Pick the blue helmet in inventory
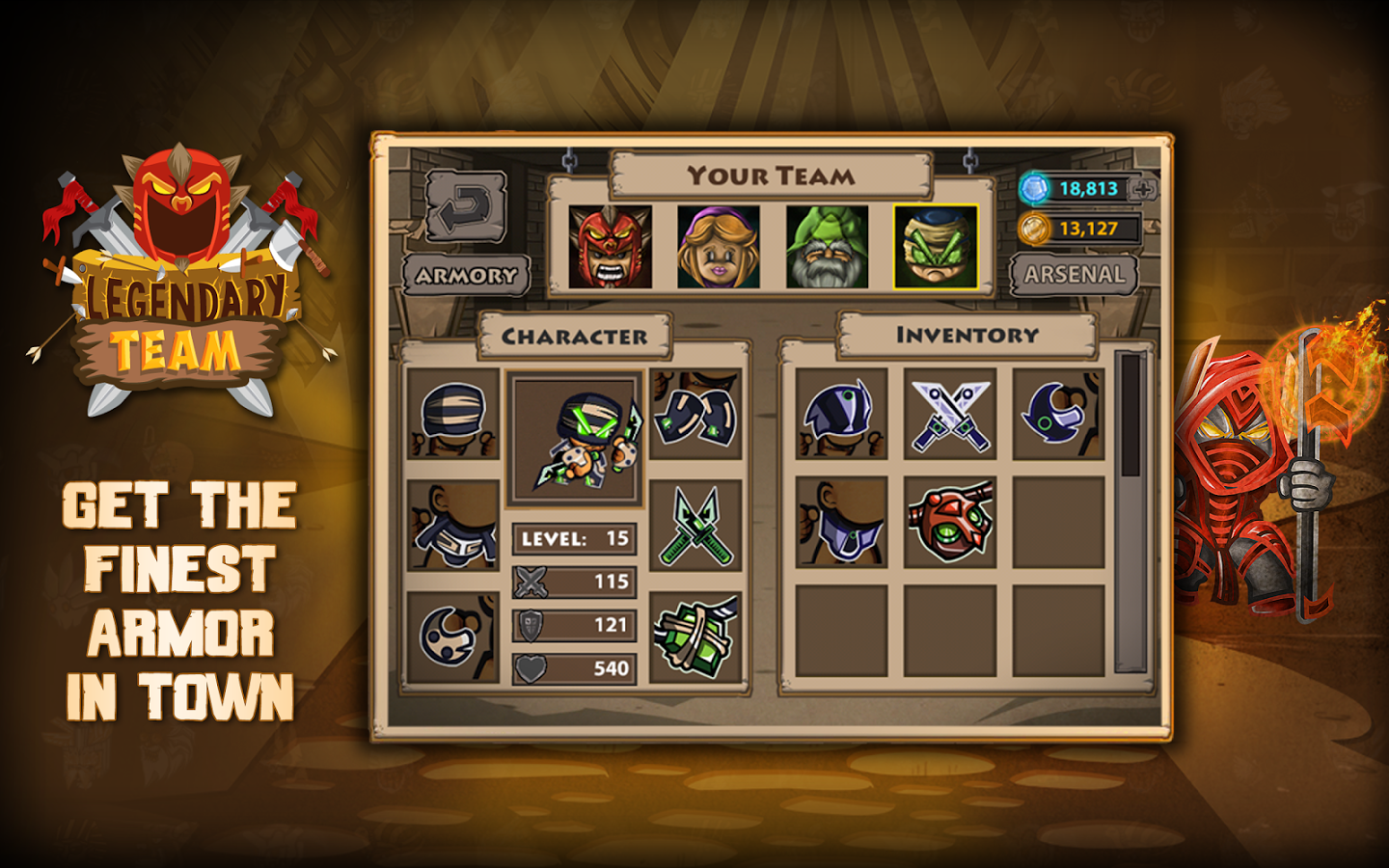This screenshot has width=1389, height=868. tap(841, 415)
